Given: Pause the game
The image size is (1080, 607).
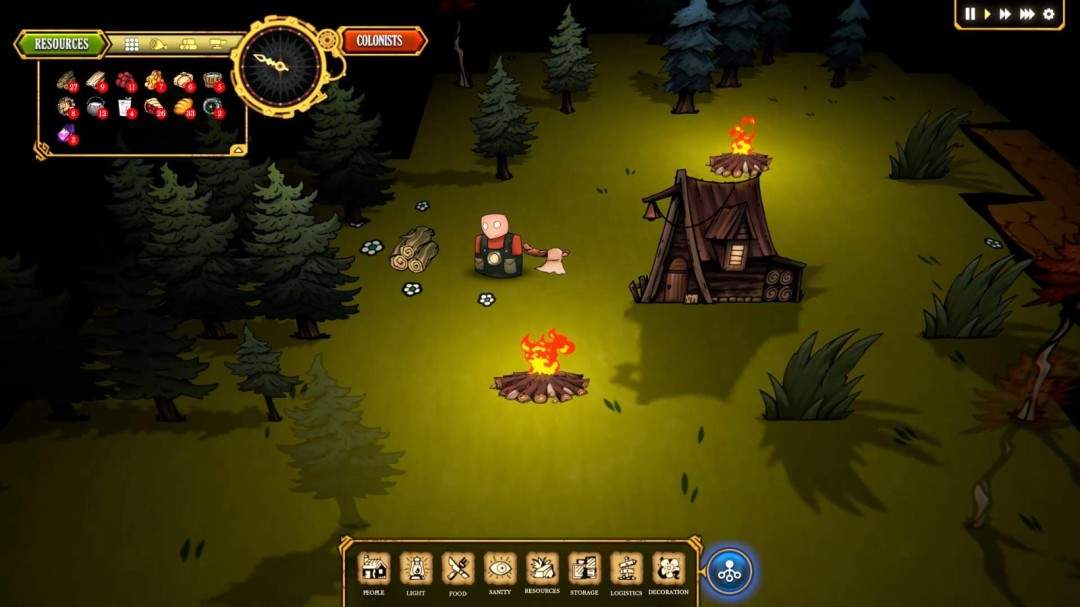Looking at the screenshot, I should click(969, 14).
